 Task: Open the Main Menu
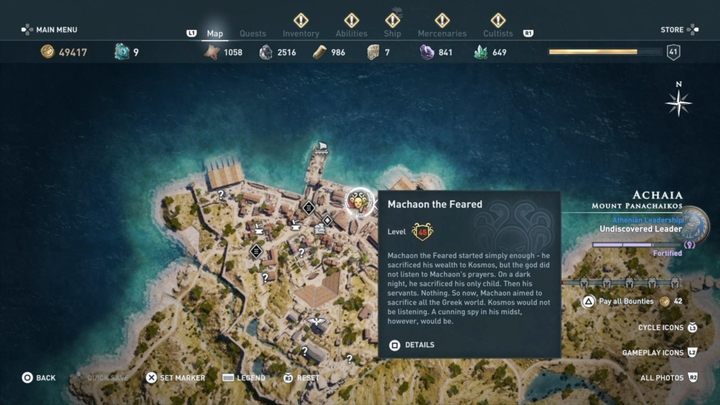[x=49, y=30]
